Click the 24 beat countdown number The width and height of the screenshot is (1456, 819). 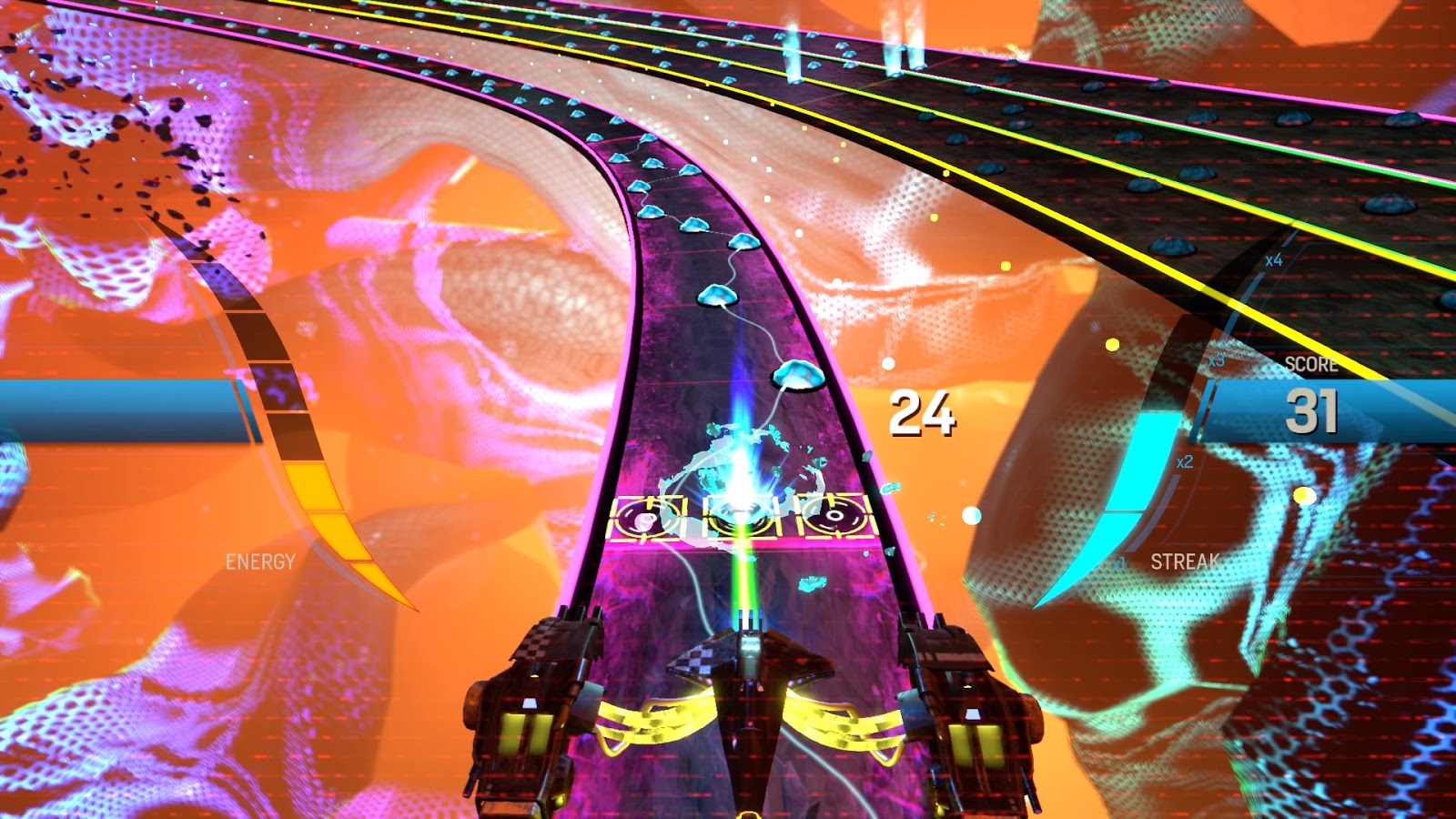(922, 412)
